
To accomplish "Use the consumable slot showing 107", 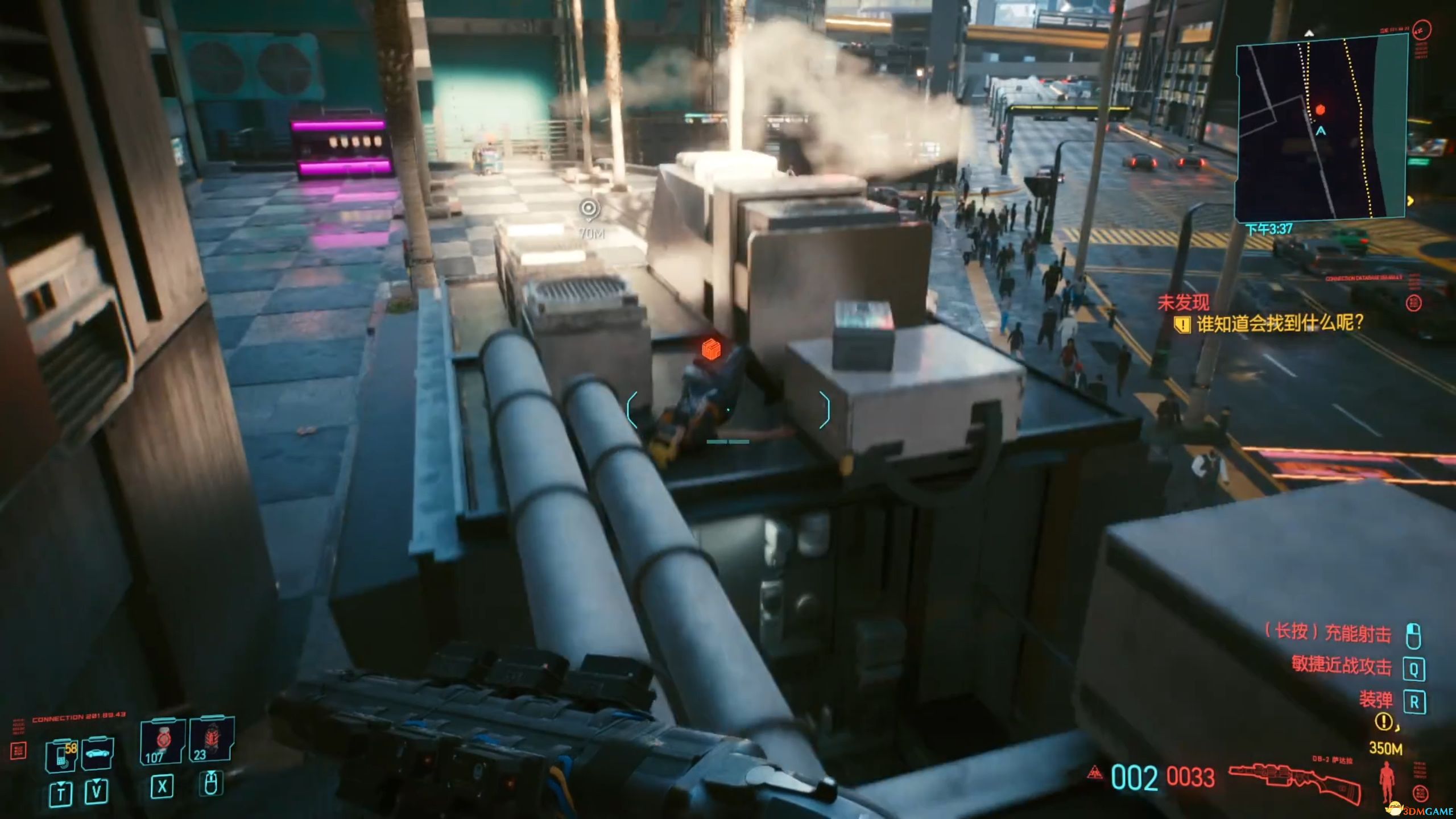I will pos(163,742).
